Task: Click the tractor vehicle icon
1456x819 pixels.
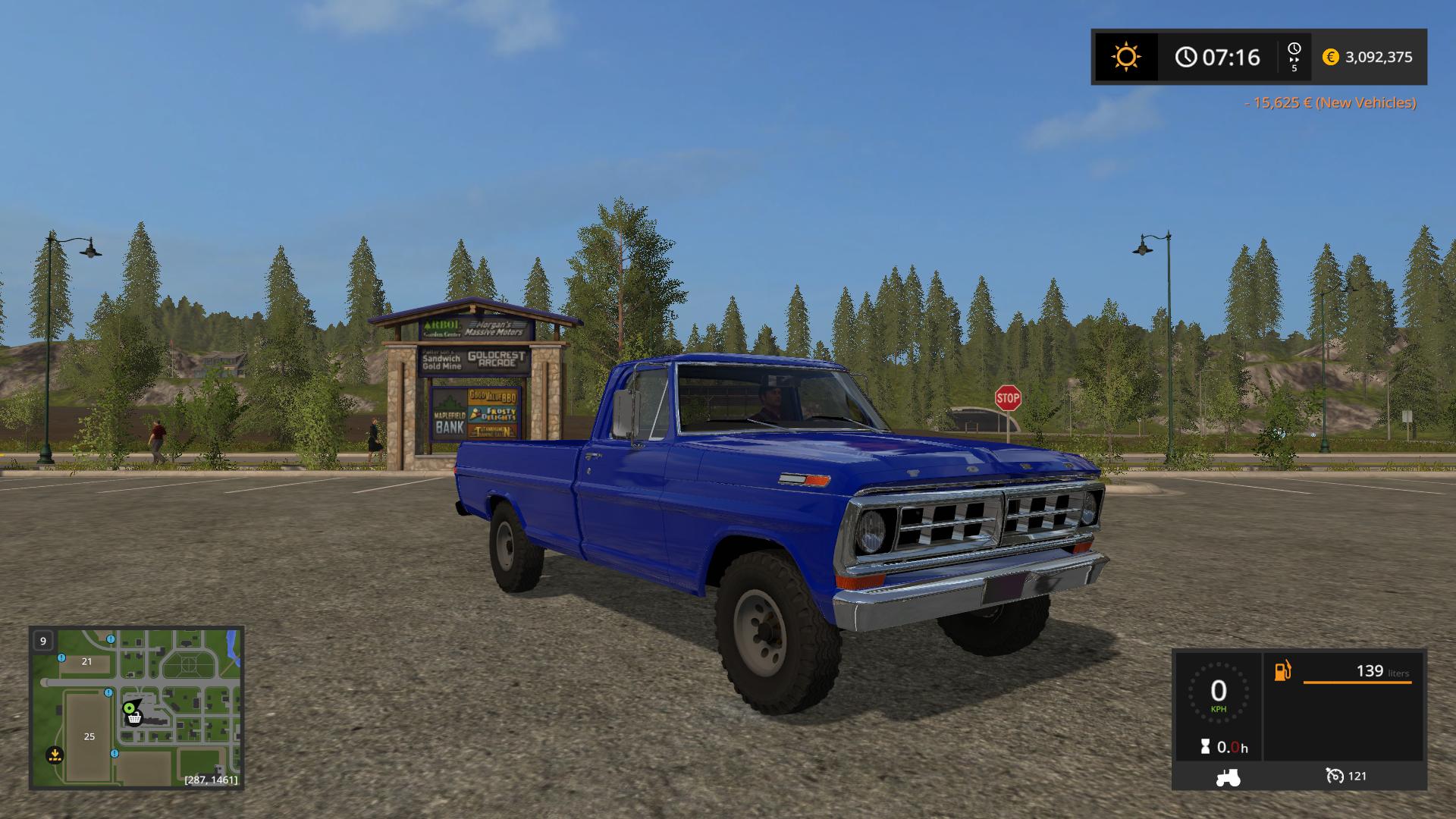Action: (1228, 777)
